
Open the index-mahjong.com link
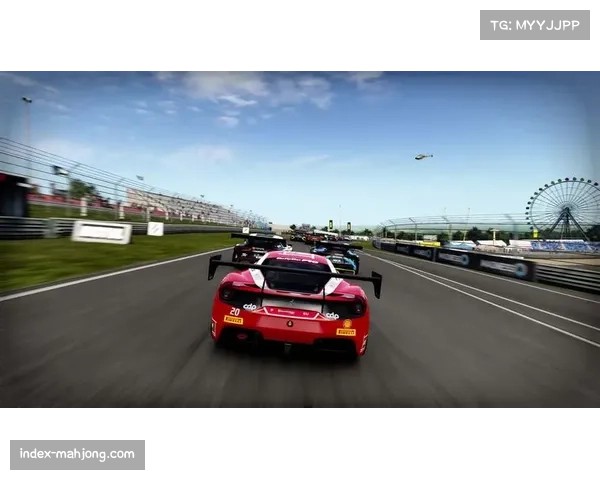(x=79, y=455)
